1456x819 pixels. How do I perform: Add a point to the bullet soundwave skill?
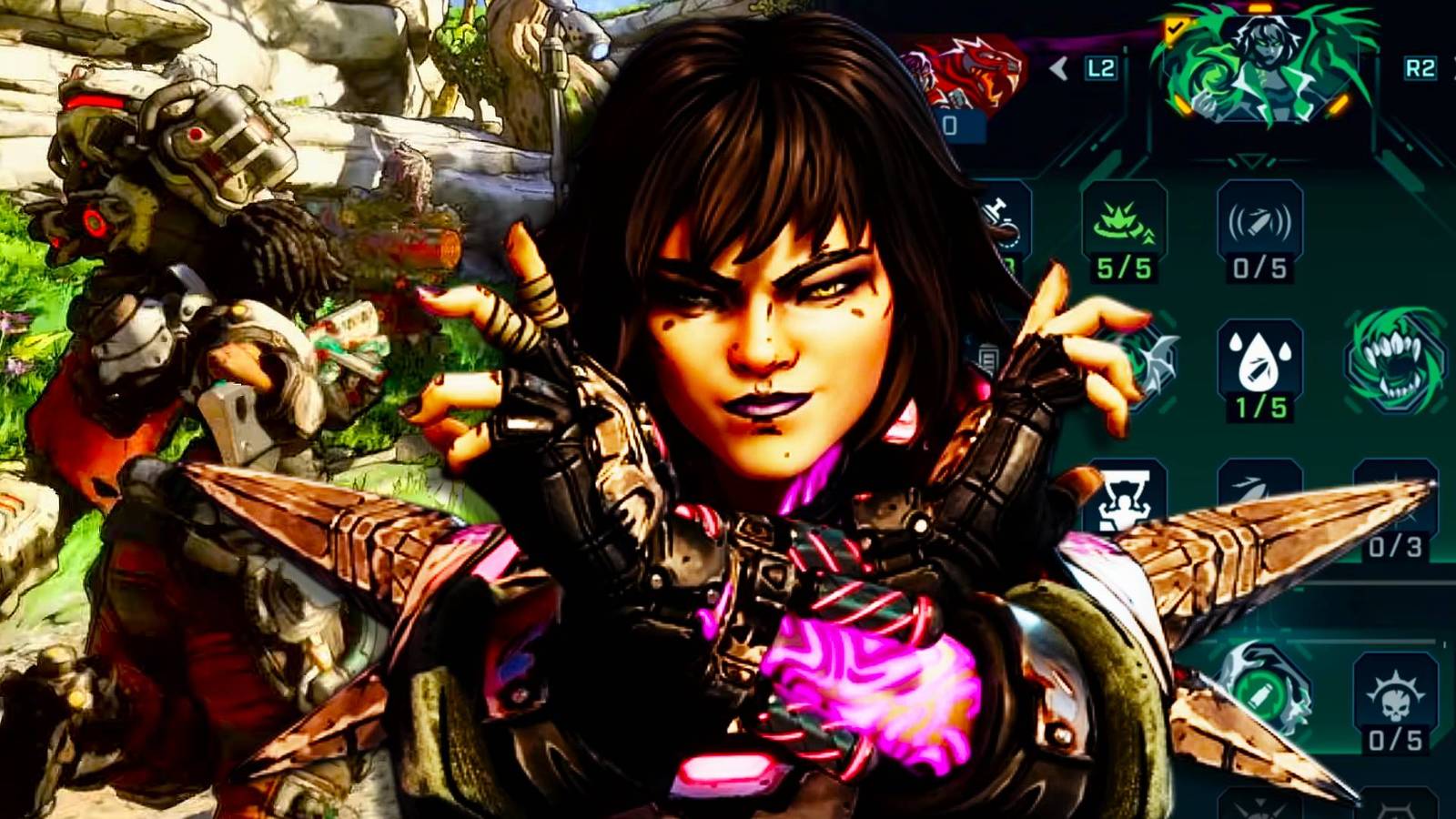click(1259, 223)
